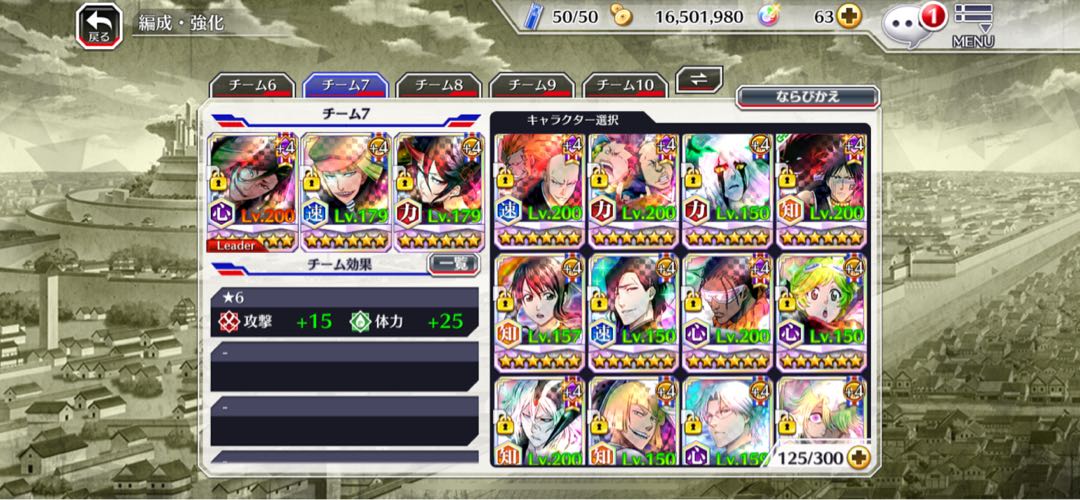This screenshot has width=1080, height=500.
Task: Switch to the チーム8 tab
Action: coord(439,86)
